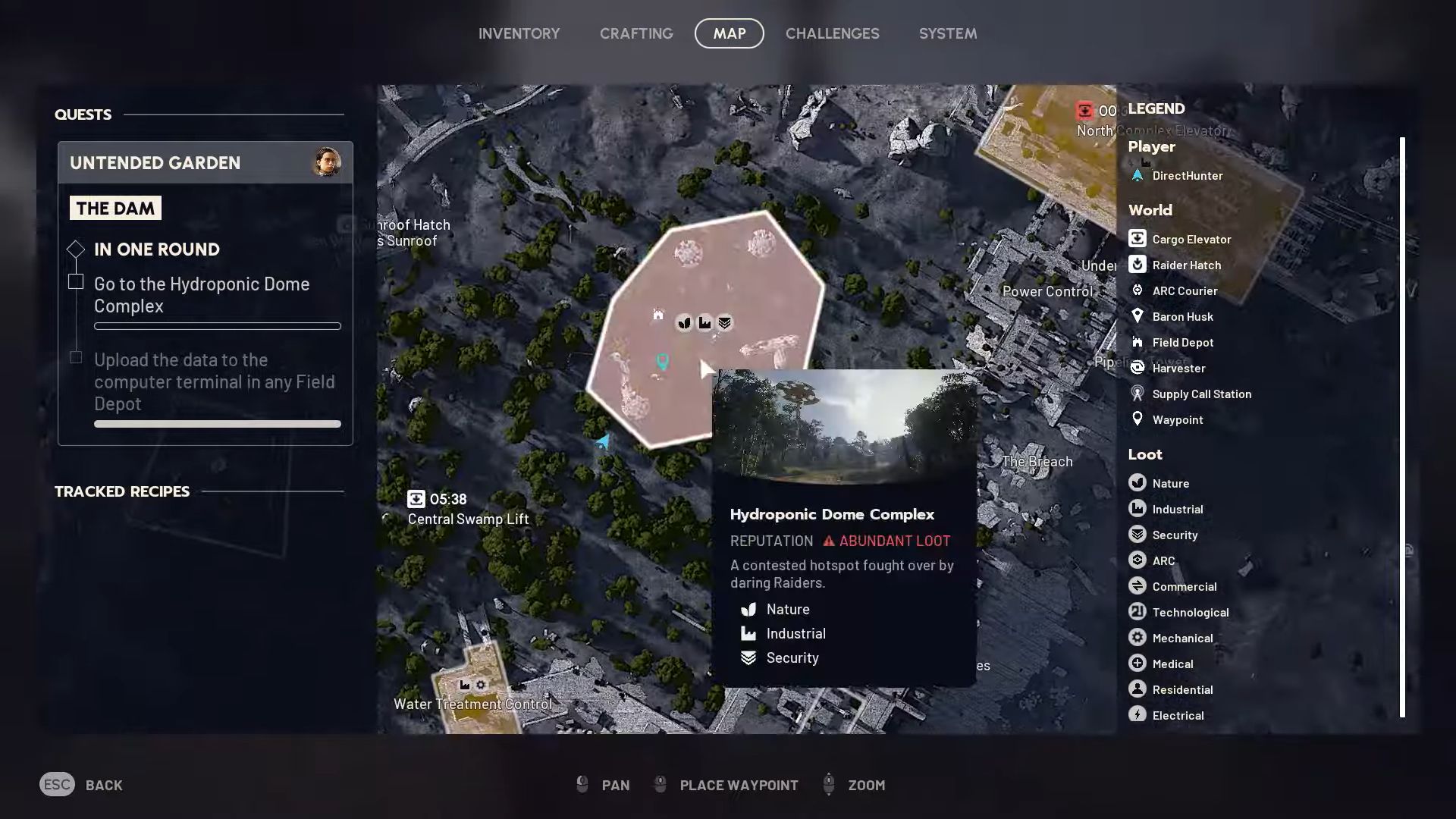Check the 'Go to the Hydroponic Dome Complex' objective box

pos(76,281)
